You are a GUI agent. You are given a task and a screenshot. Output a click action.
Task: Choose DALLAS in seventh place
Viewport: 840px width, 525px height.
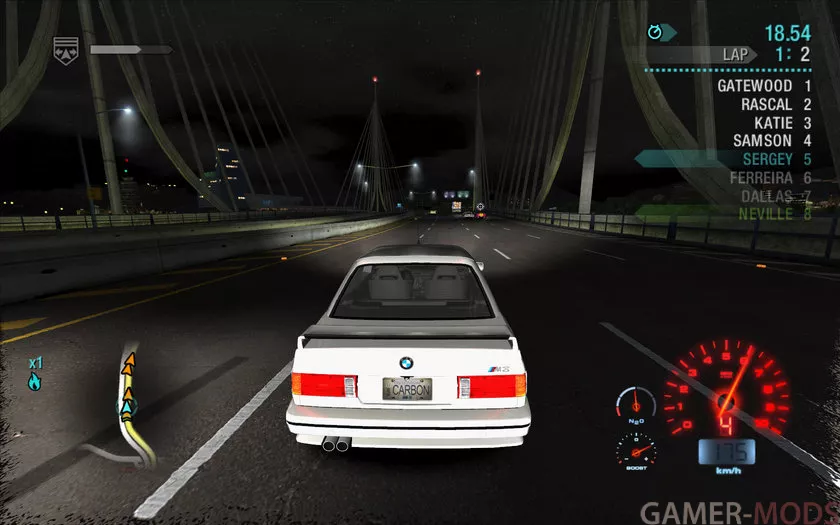pyautogui.click(x=766, y=195)
